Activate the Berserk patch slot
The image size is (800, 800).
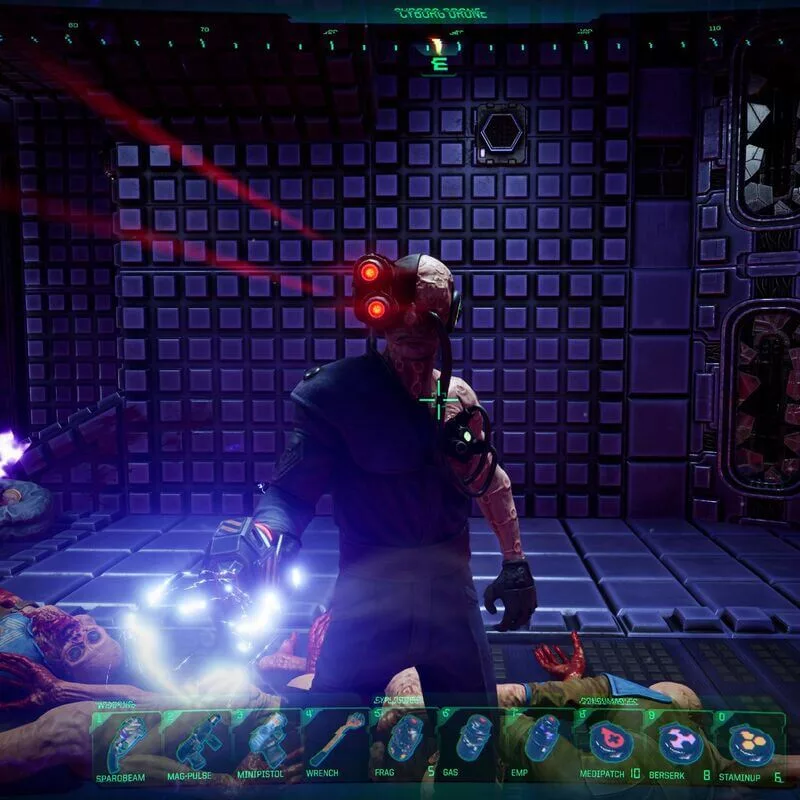(x=680, y=744)
